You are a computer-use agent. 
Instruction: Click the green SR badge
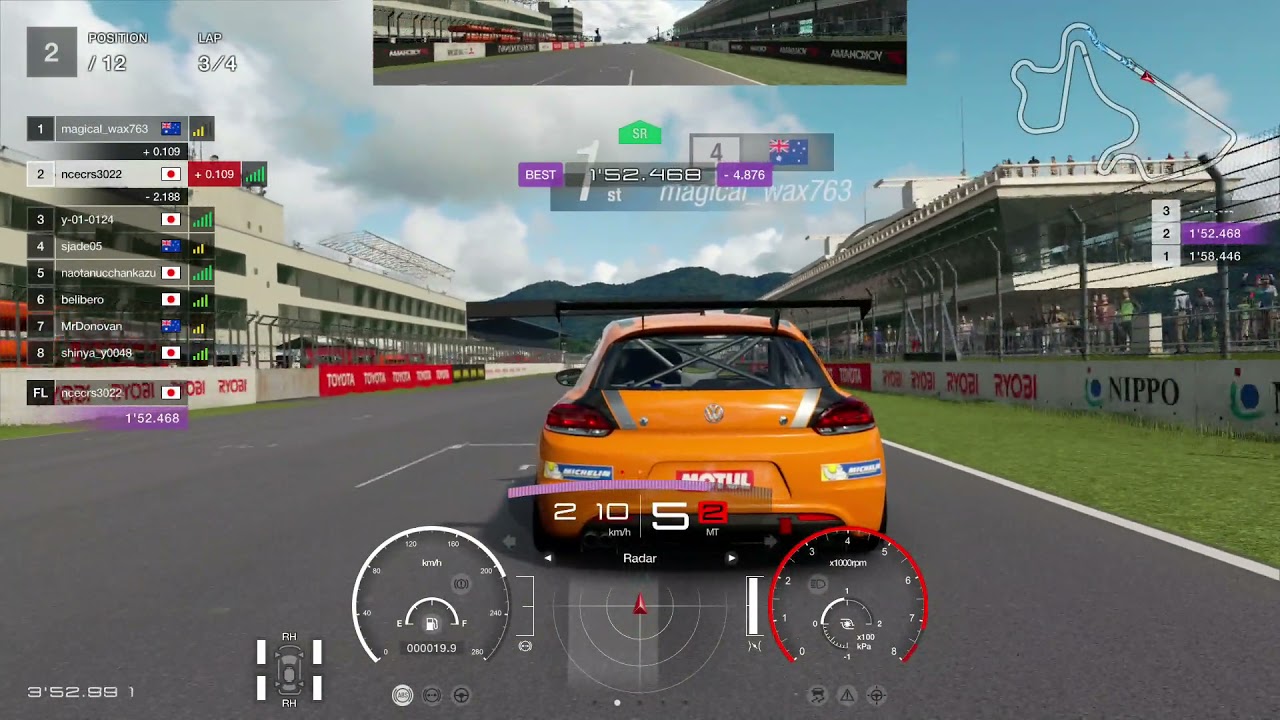pyautogui.click(x=640, y=133)
